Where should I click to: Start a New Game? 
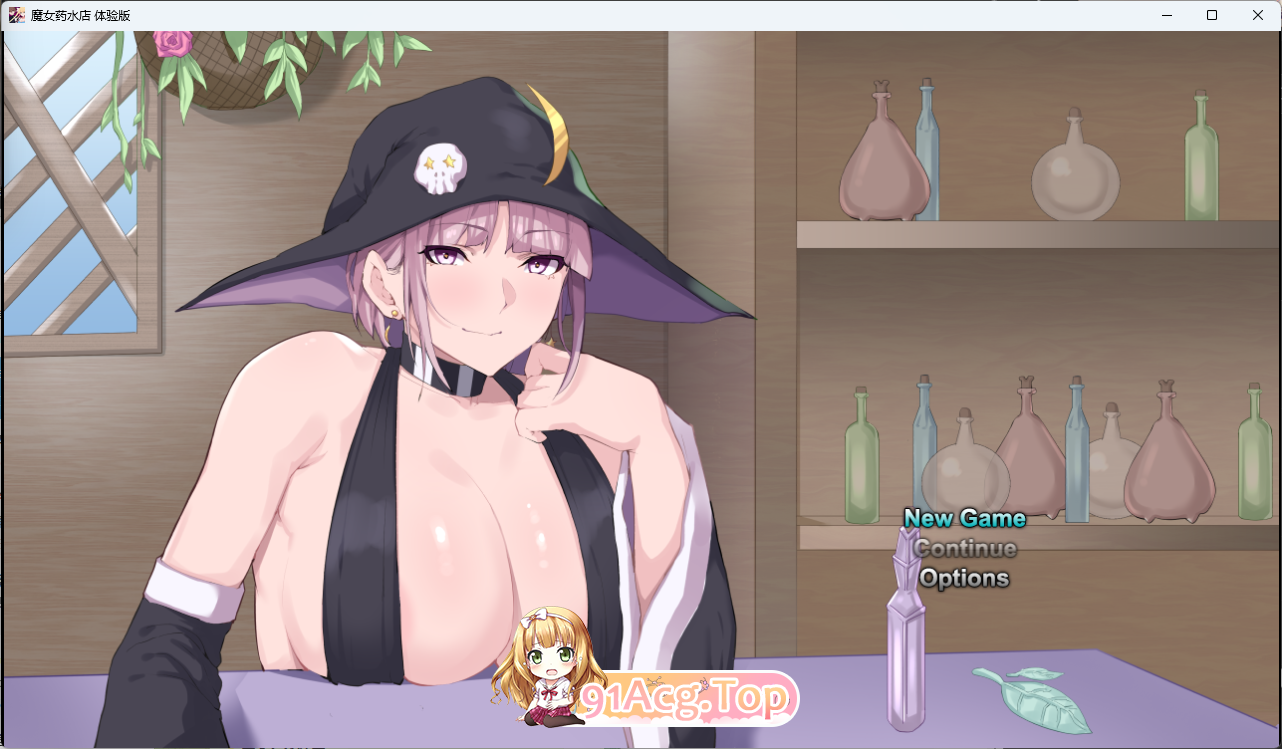[963, 518]
